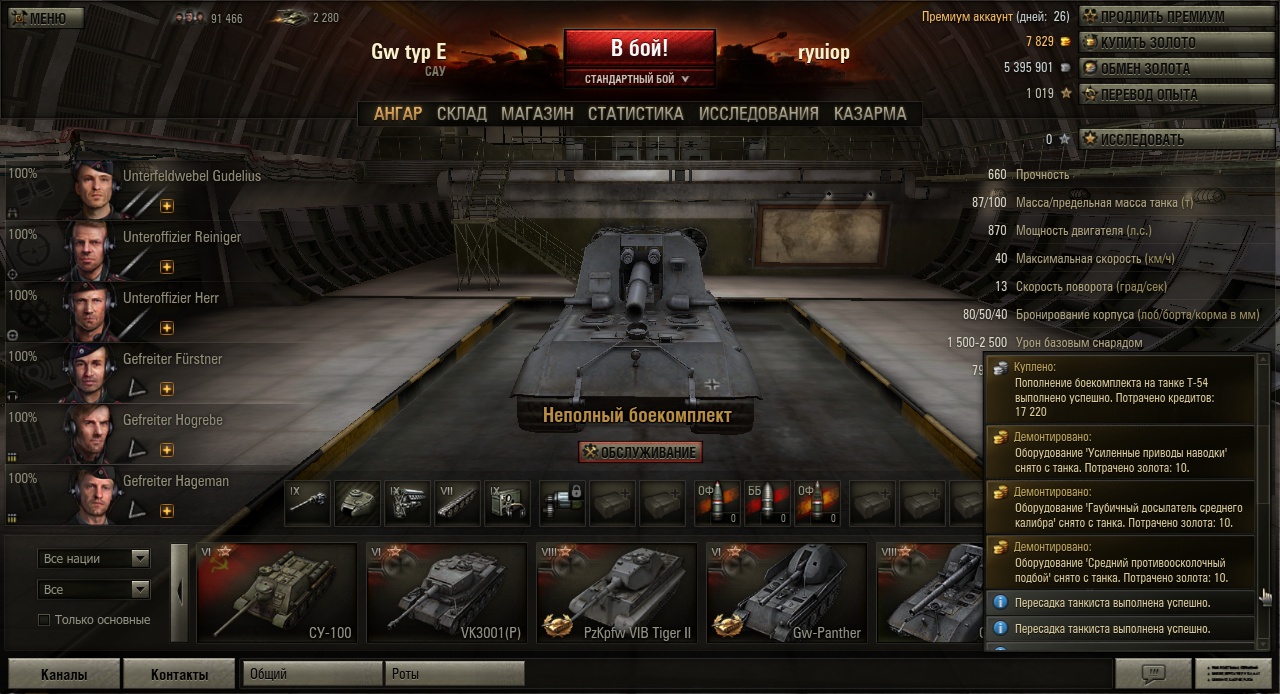The image size is (1280, 694).
Task: Open the КАЗАРМА tab
Action: coord(870,114)
